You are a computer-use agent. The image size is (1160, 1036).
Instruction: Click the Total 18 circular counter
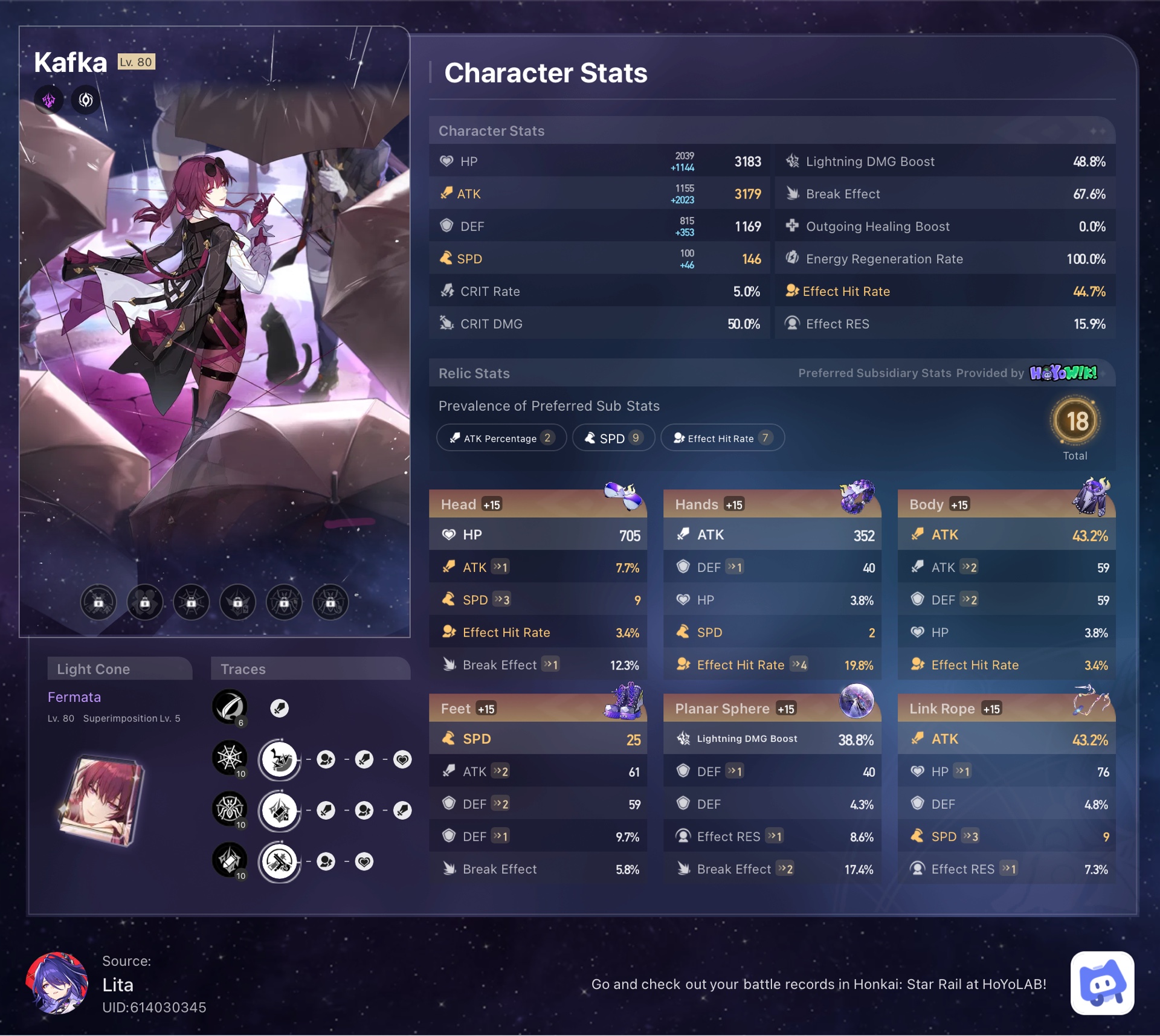coord(1076,423)
